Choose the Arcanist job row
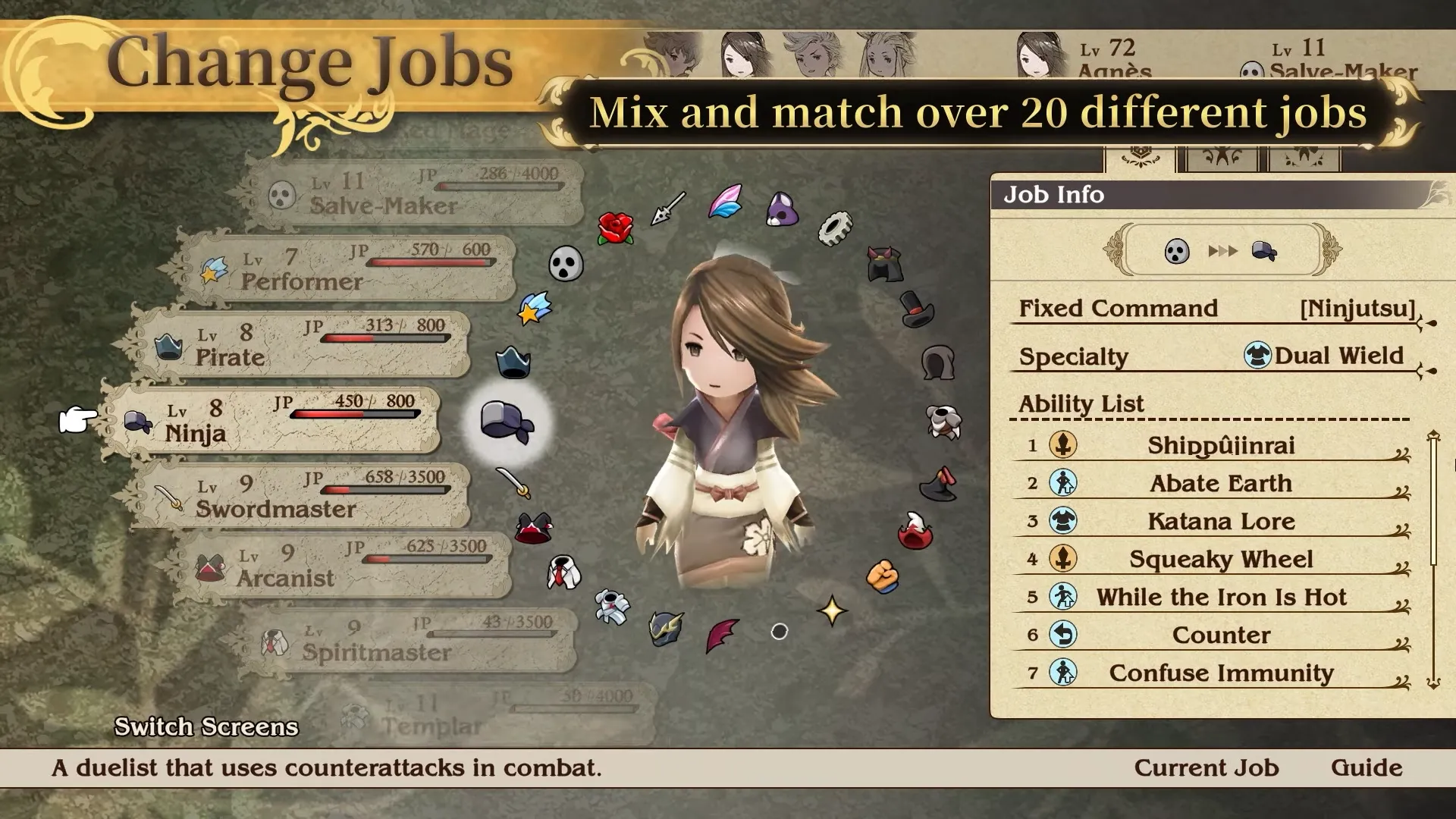Screen dimensions: 1456x819 [x=341, y=565]
